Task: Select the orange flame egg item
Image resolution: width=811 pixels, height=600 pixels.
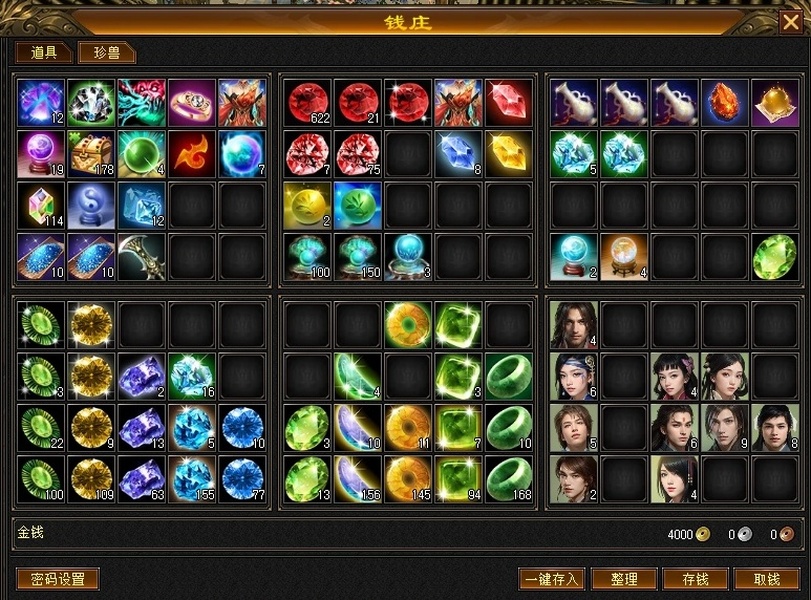Action: pyautogui.click(x=725, y=103)
